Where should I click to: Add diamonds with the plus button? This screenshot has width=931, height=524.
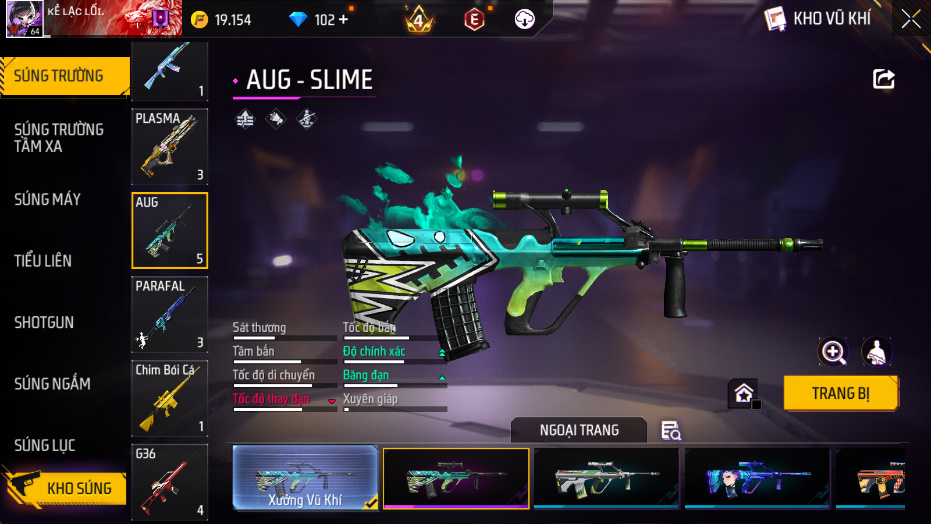point(344,20)
